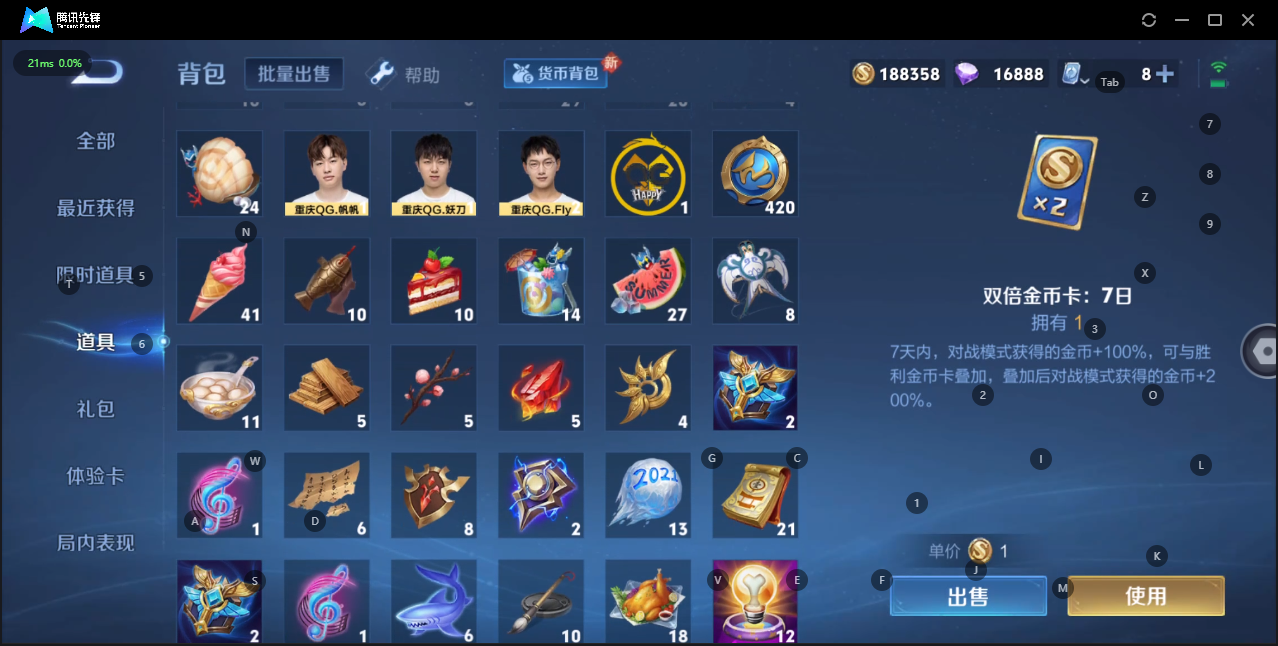Open the 货币背包 currency bag
The height and width of the screenshot is (646, 1278).
coord(556,73)
